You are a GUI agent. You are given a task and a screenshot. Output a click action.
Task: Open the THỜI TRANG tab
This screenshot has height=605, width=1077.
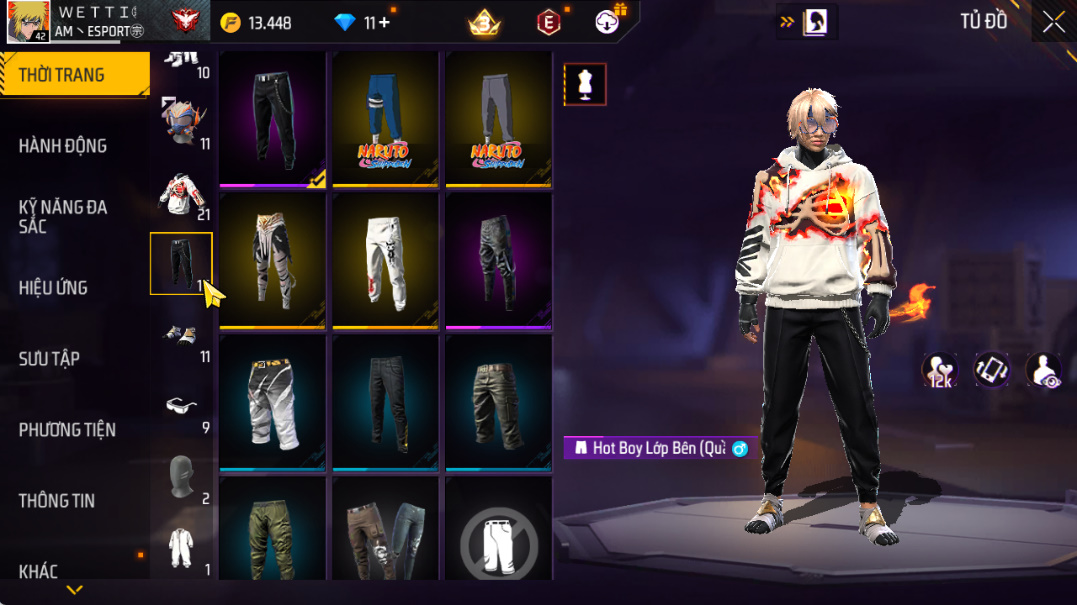62,76
